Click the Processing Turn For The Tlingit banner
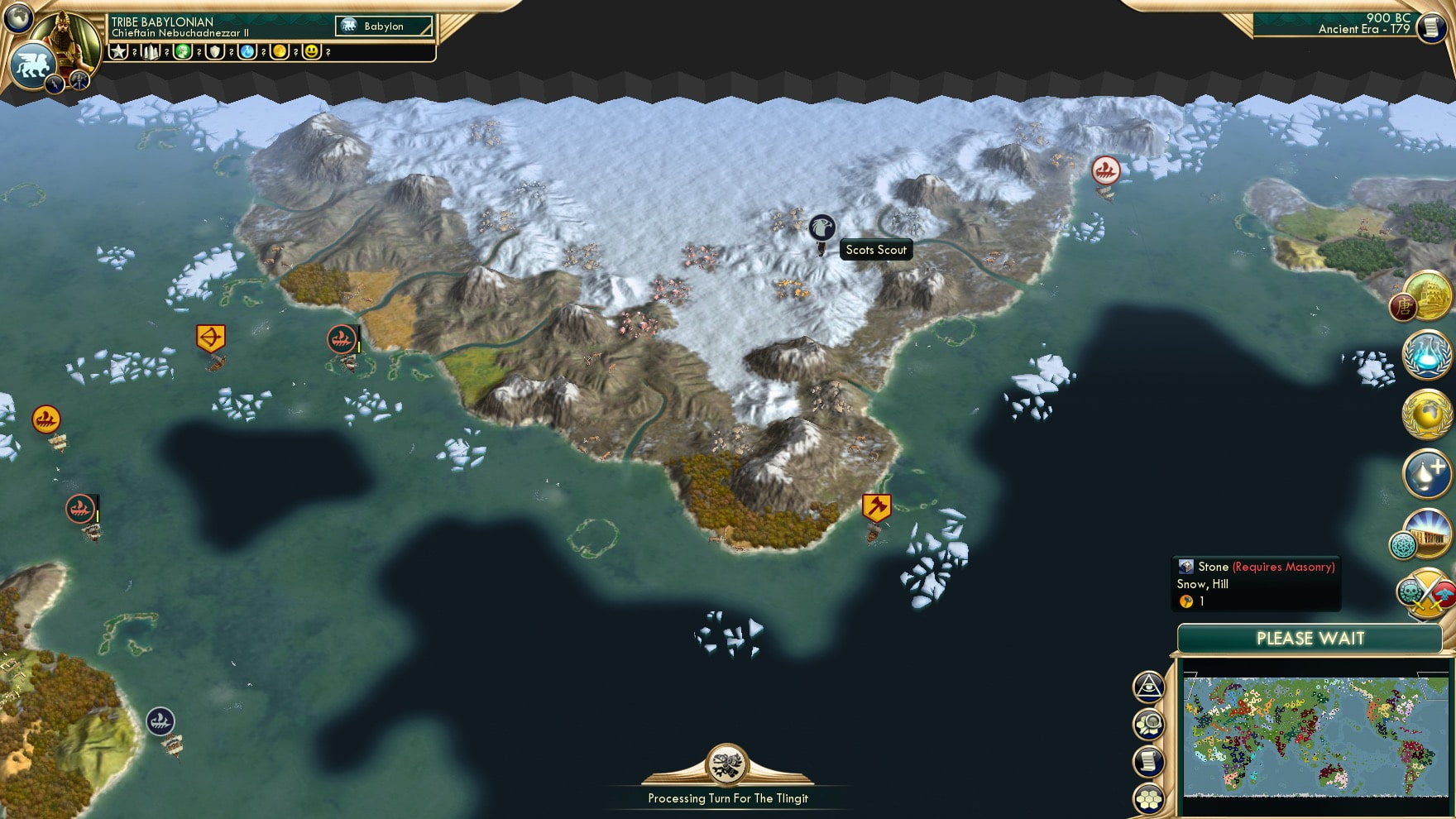Screen dimensions: 1456x819 (x=729, y=797)
